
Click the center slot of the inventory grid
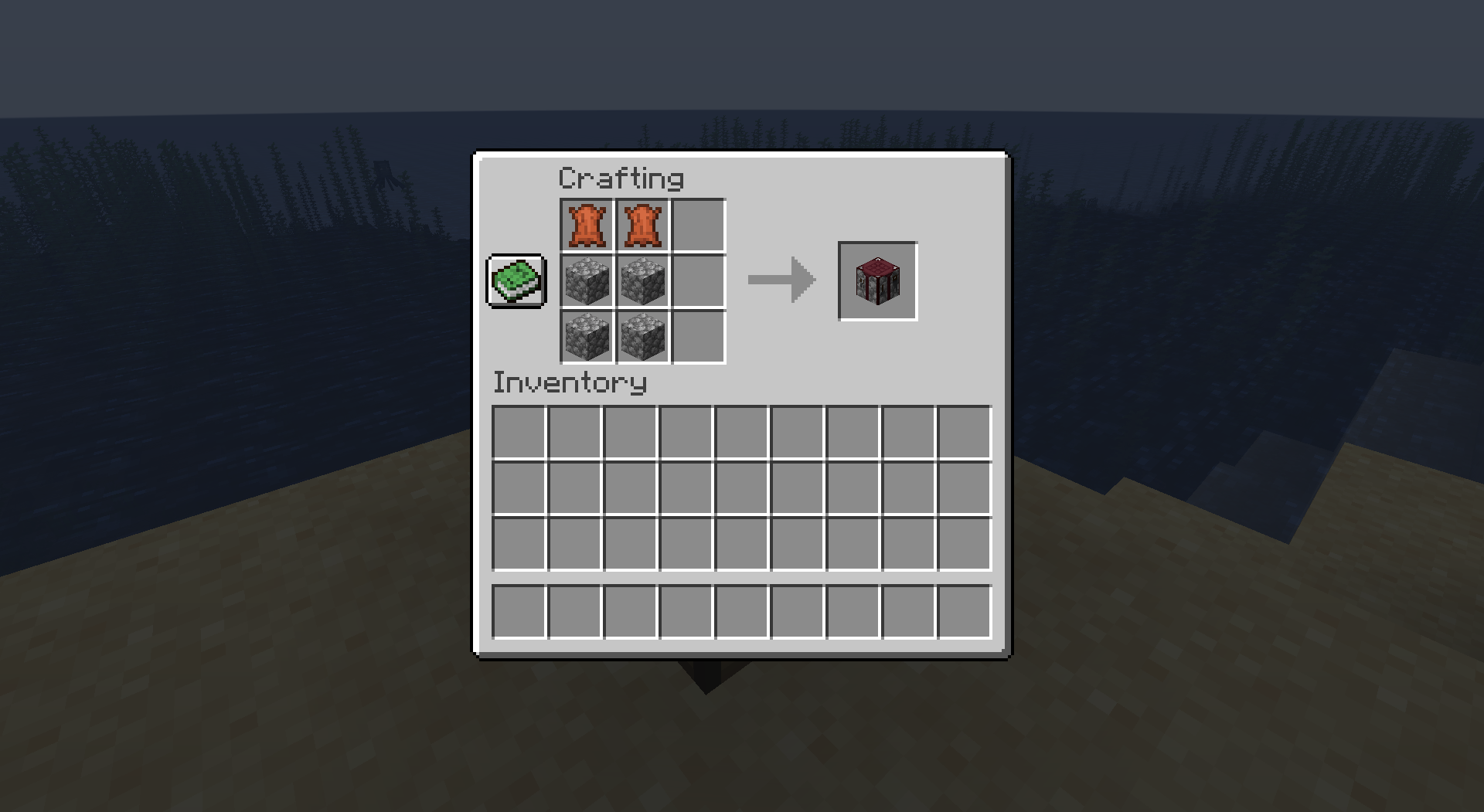coord(742,488)
